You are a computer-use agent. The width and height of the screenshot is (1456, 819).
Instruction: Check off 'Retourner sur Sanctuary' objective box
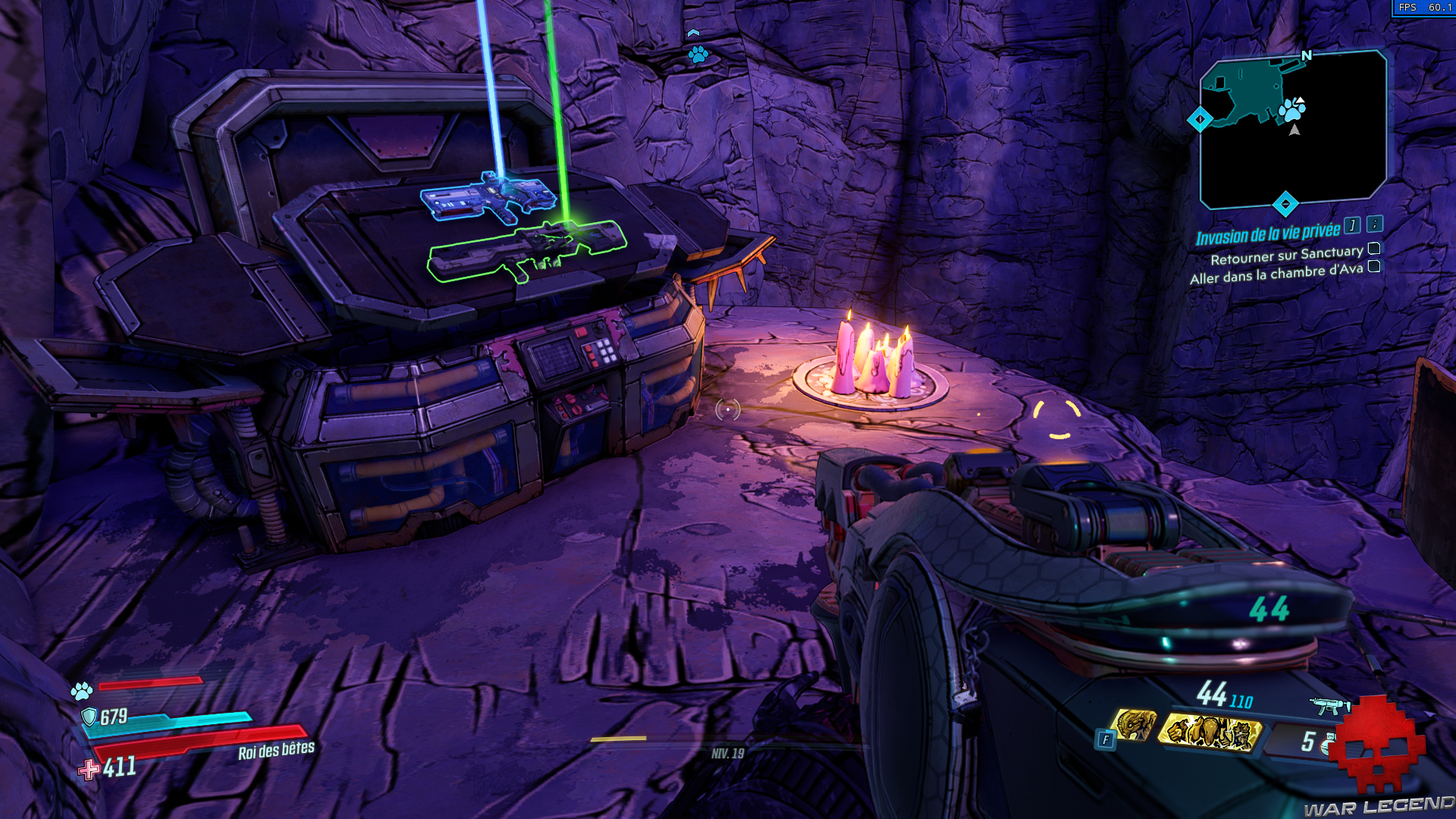(x=1376, y=250)
